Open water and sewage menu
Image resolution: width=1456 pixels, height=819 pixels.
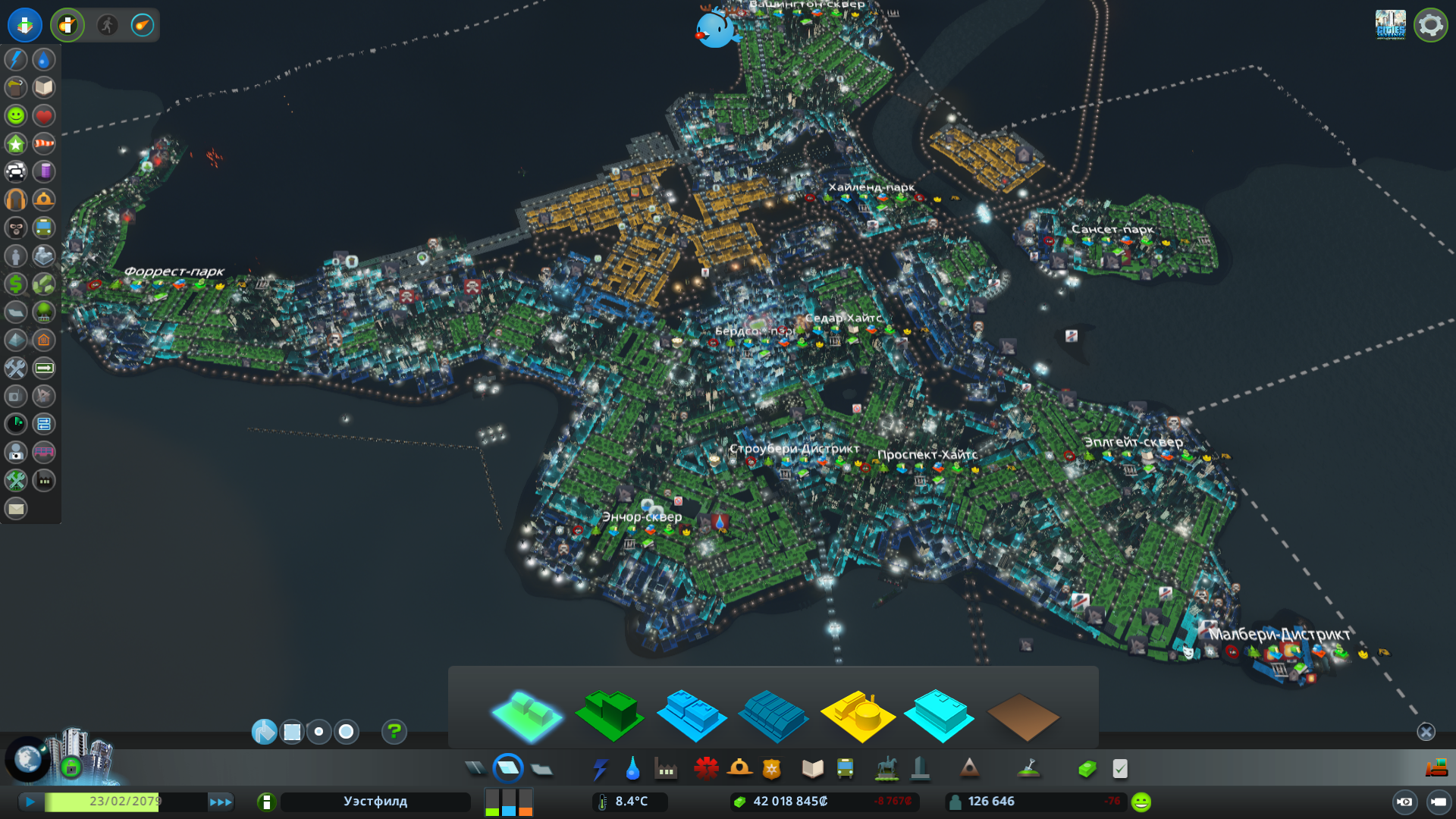632,769
